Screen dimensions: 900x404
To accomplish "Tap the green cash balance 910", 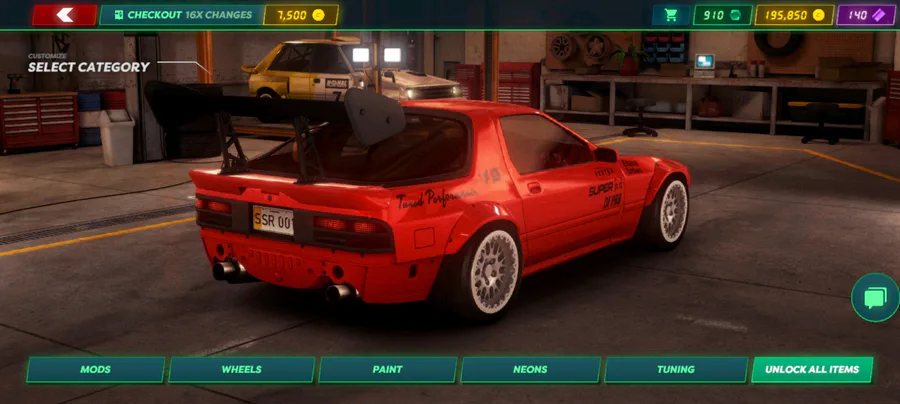I will [x=722, y=15].
